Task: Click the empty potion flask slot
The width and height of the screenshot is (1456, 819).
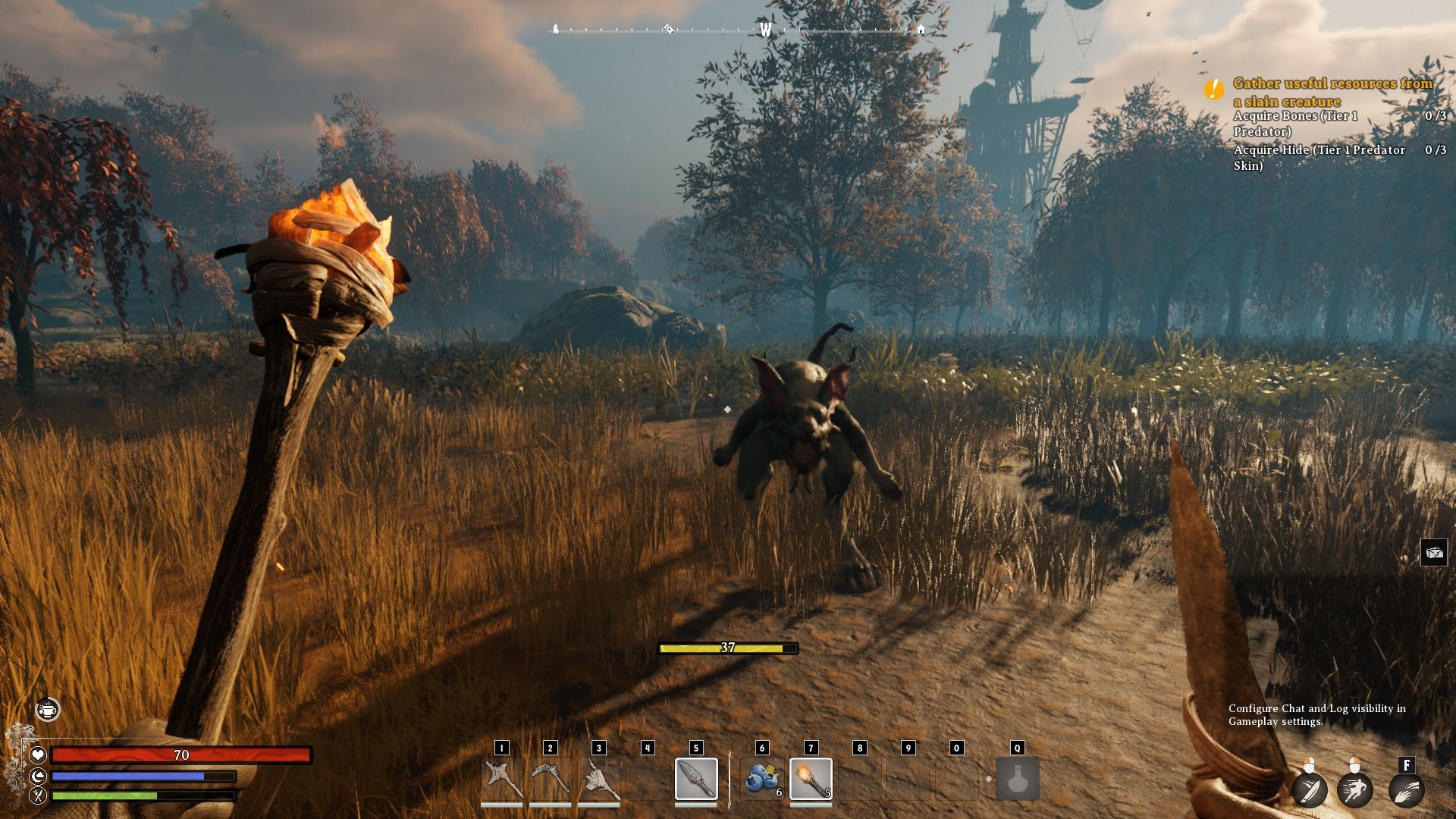Action: click(x=1017, y=779)
